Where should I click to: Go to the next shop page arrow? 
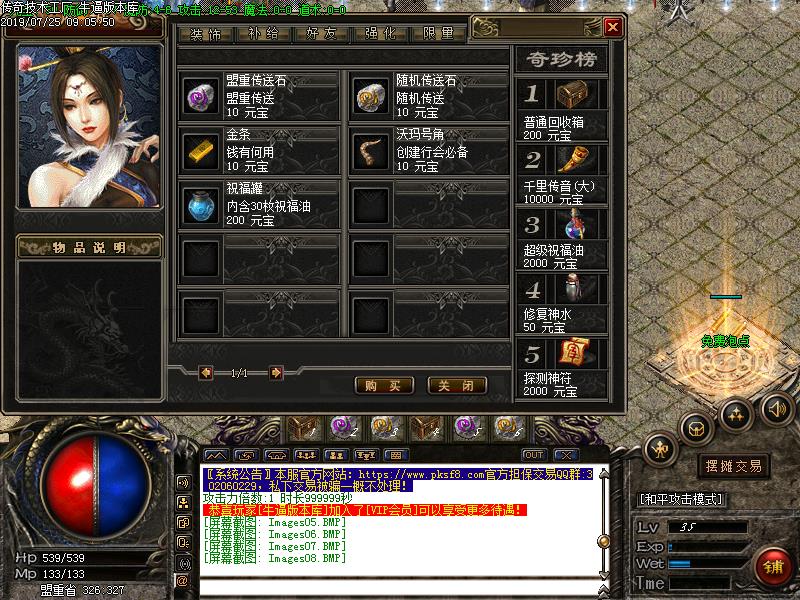275,373
